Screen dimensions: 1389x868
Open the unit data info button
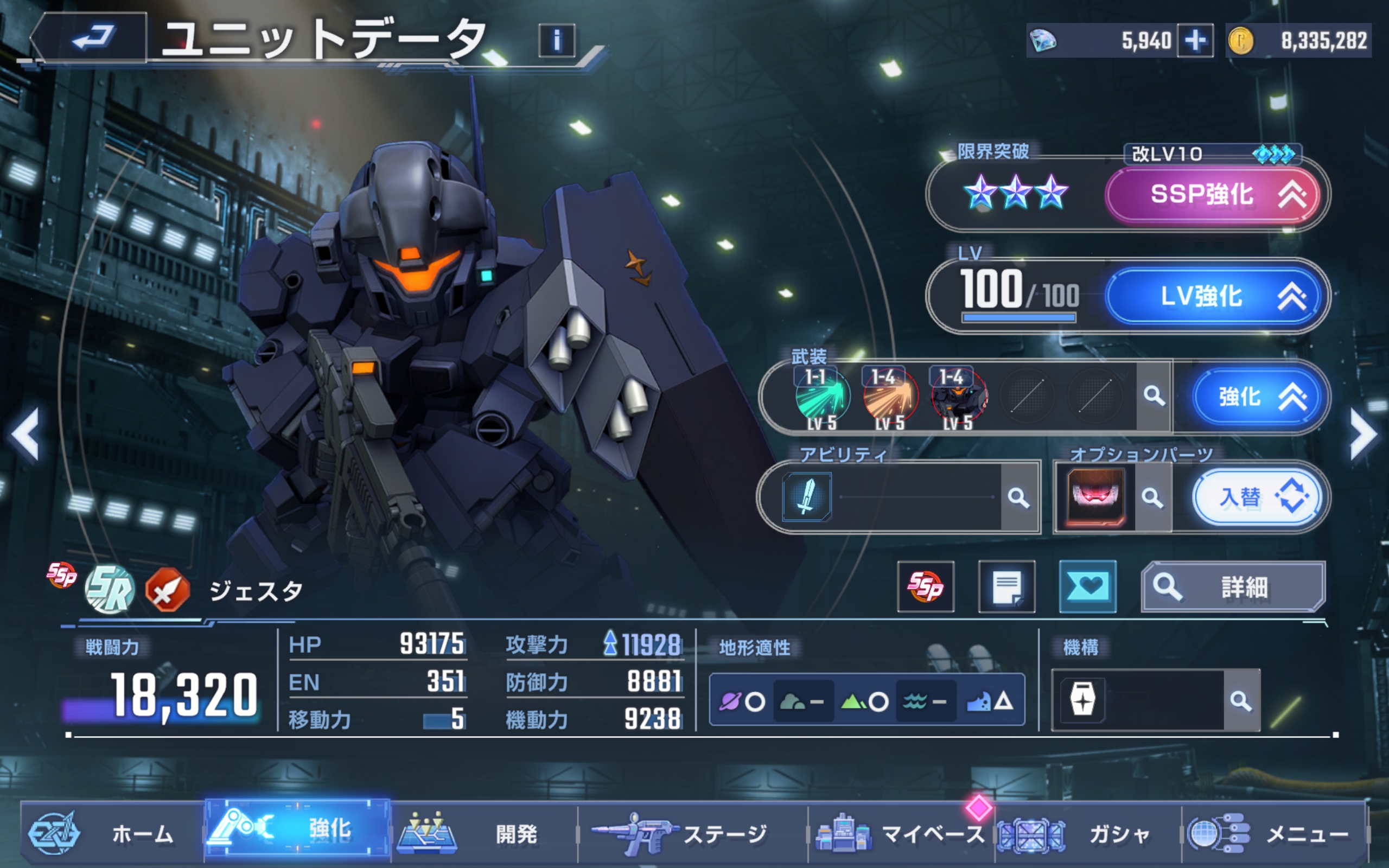coord(556,40)
